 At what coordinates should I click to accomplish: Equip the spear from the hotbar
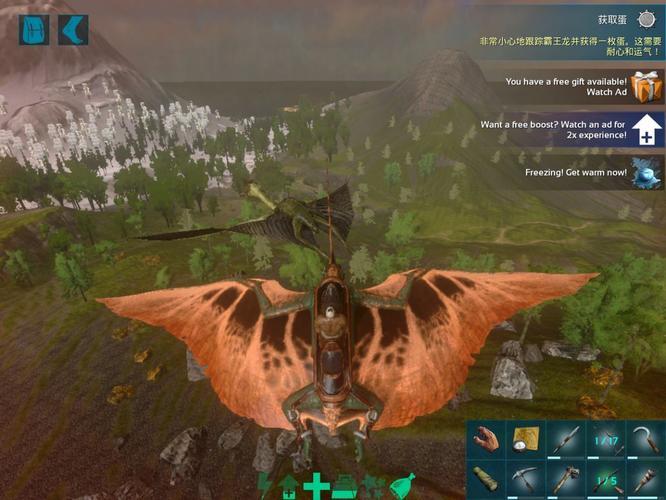pos(563,439)
